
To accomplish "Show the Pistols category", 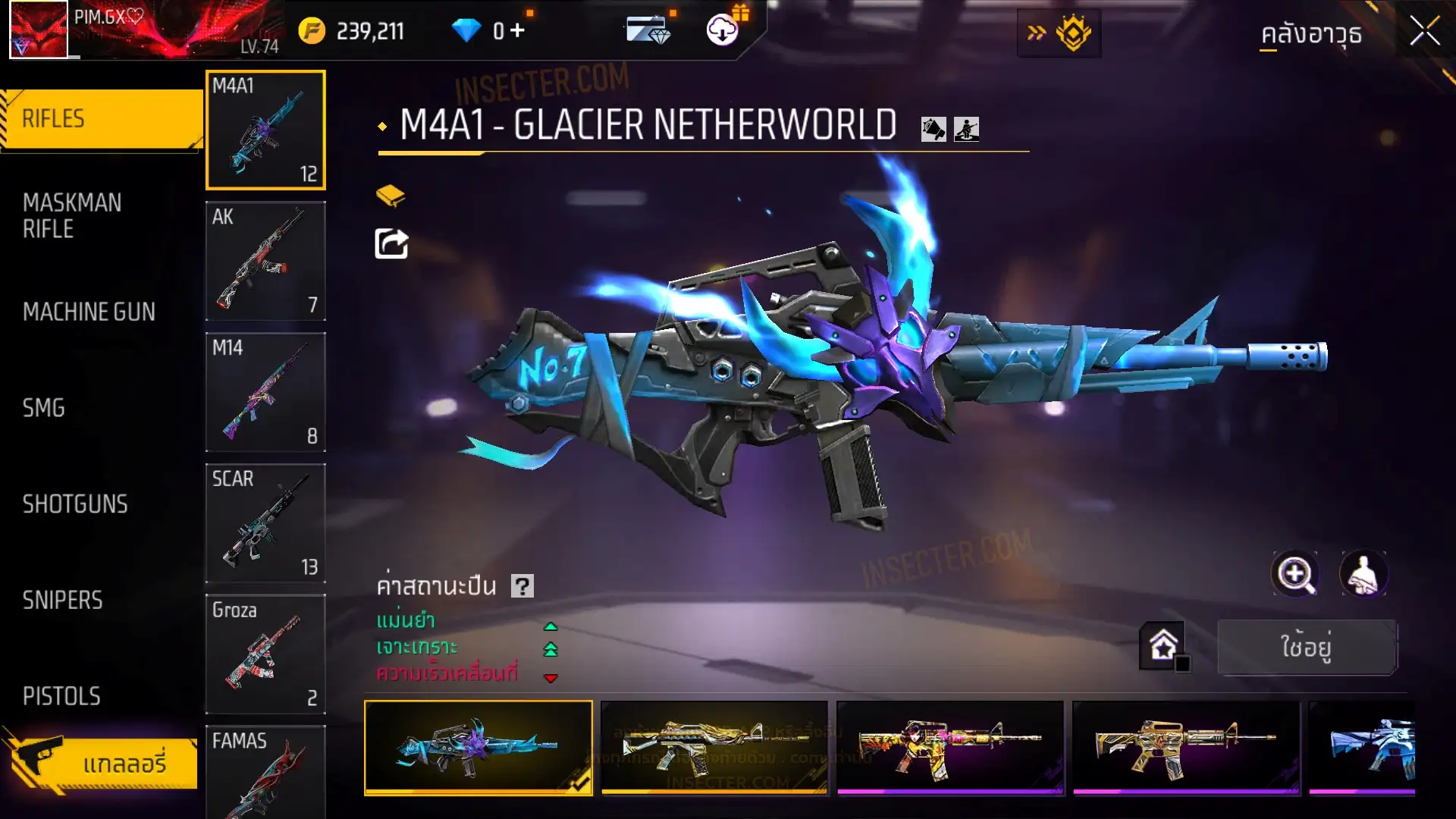I will pyautogui.click(x=61, y=696).
